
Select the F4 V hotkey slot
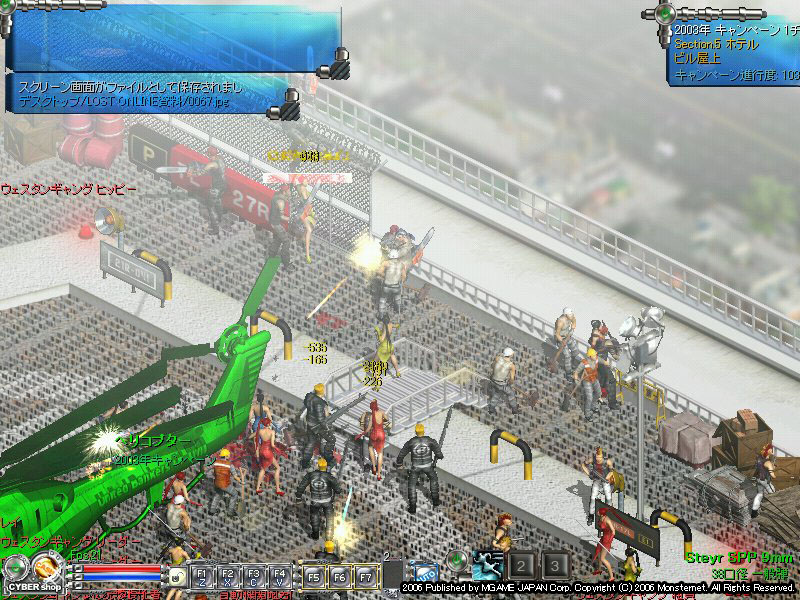pyautogui.click(x=280, y=577)
